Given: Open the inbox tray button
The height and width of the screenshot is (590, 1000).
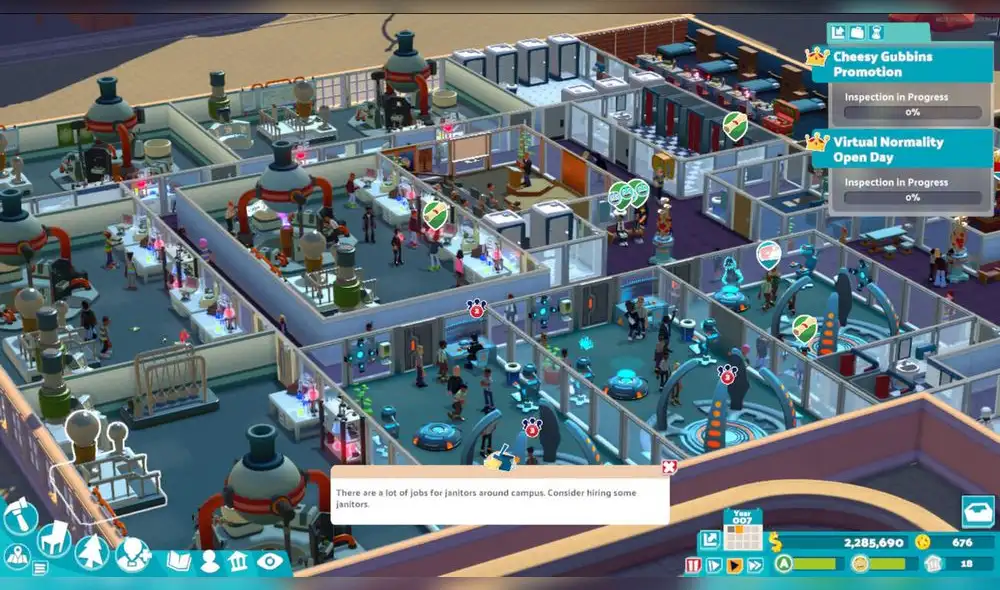Looking at the screenshot, I should 977,511.
